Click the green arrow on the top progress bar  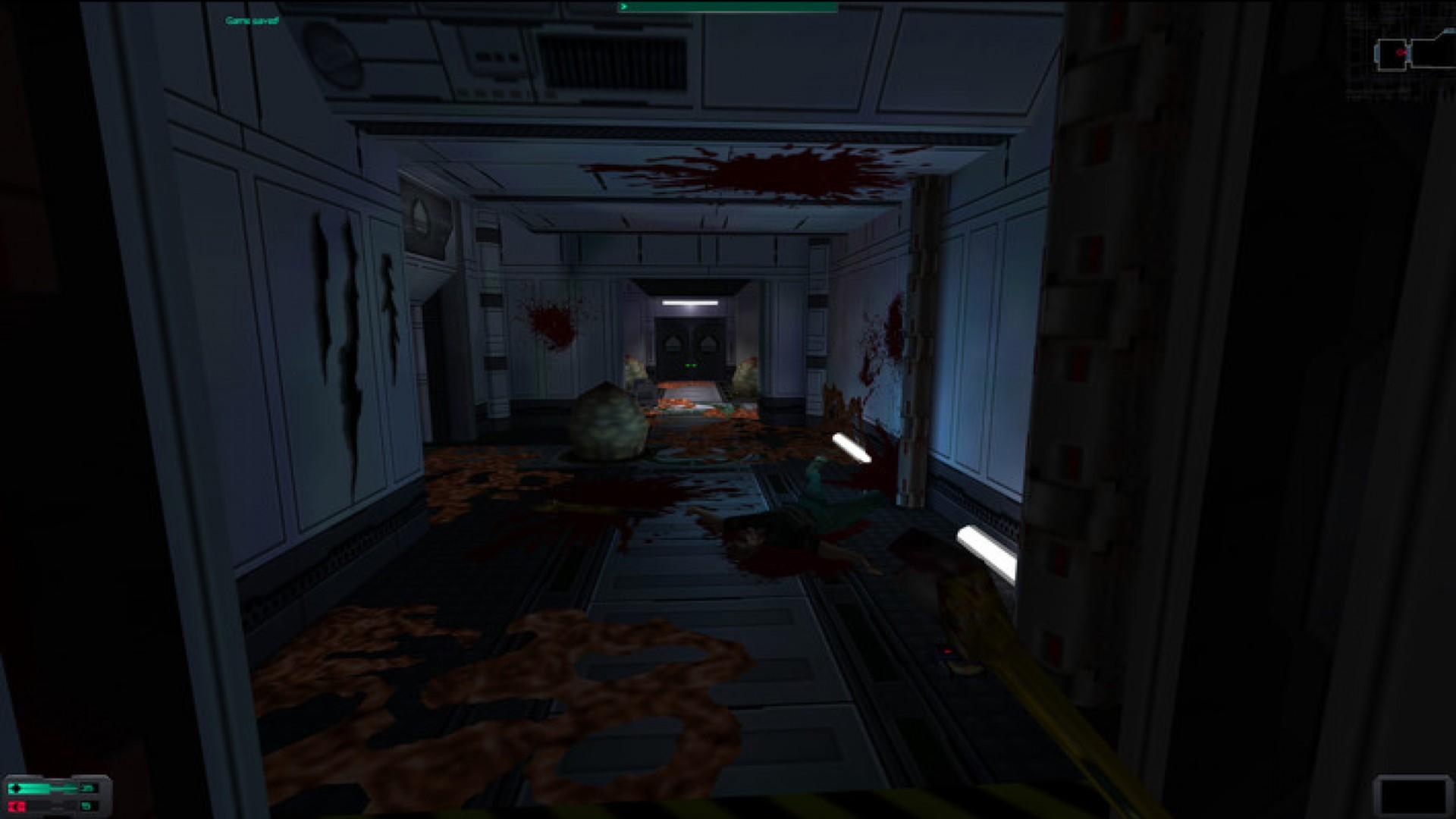click(x=624, y=6)
